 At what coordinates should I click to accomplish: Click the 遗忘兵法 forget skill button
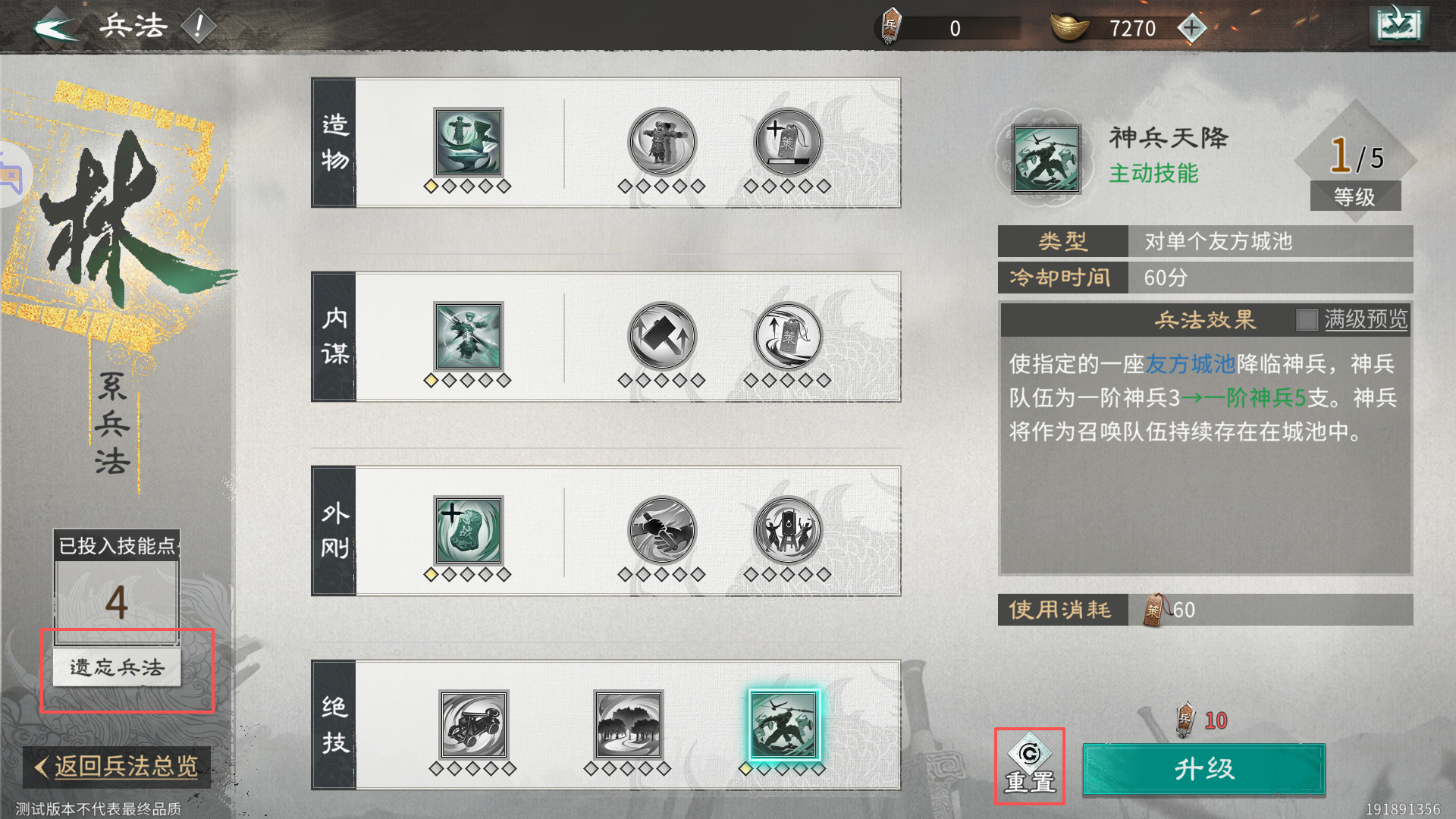coord(116,668)
